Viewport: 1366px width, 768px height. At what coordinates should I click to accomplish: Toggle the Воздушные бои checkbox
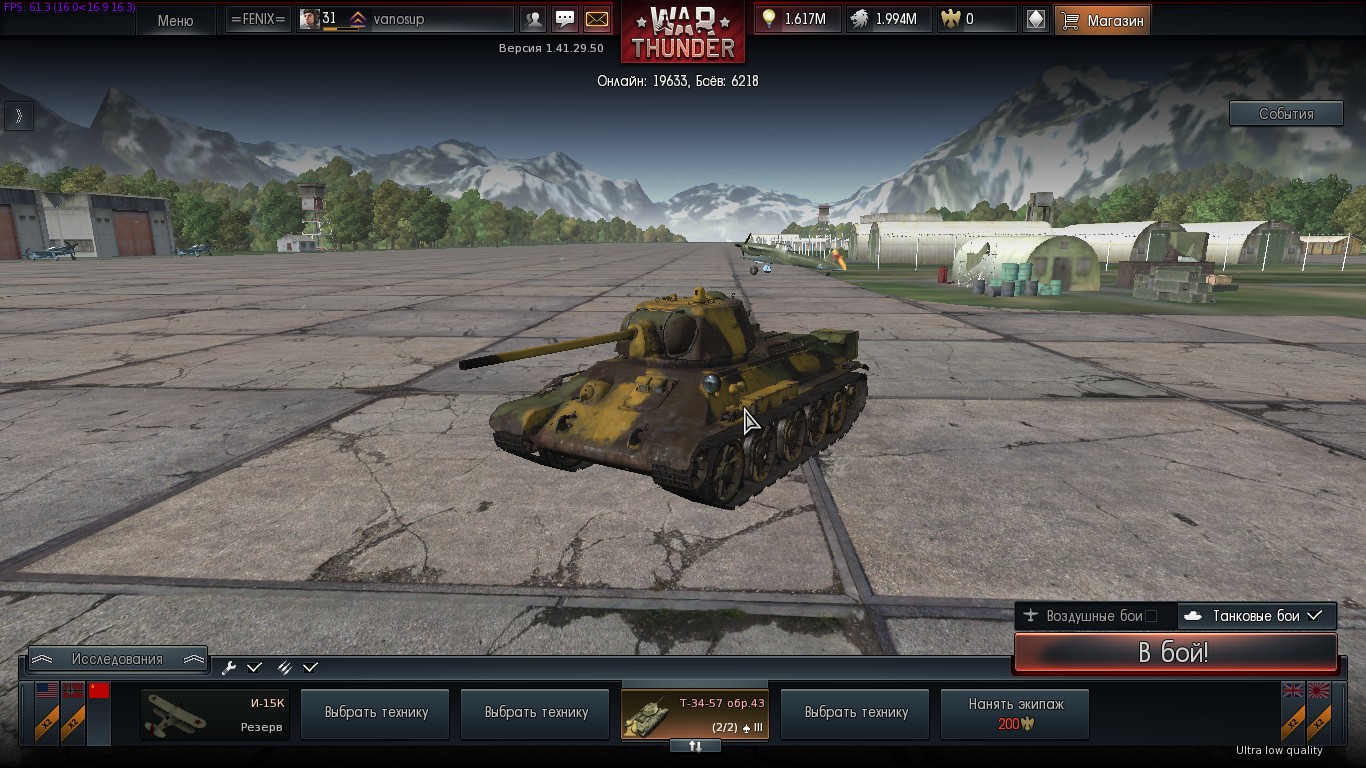click(x=1150, y=616)
